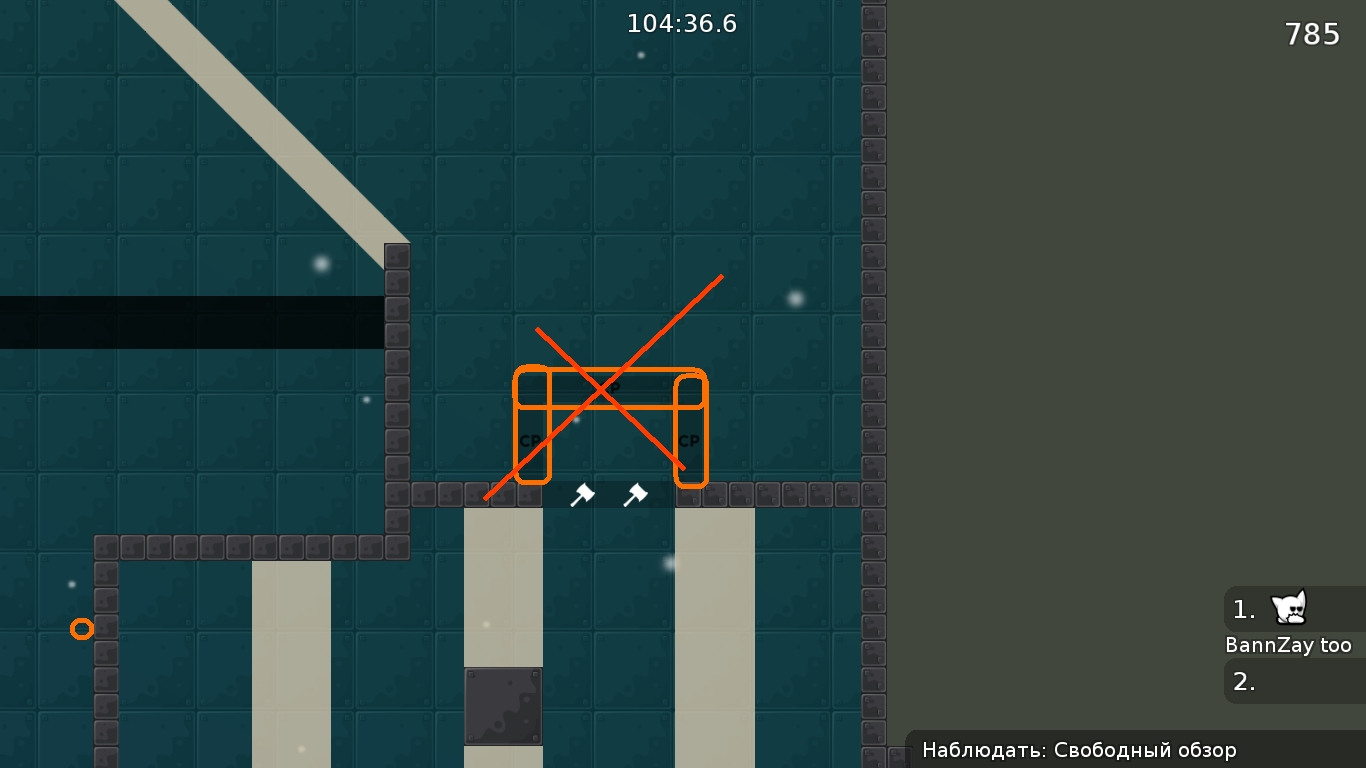Click the left CP checkpoint tile
This screenshot has height=768, width=1366.
[530, 438]
